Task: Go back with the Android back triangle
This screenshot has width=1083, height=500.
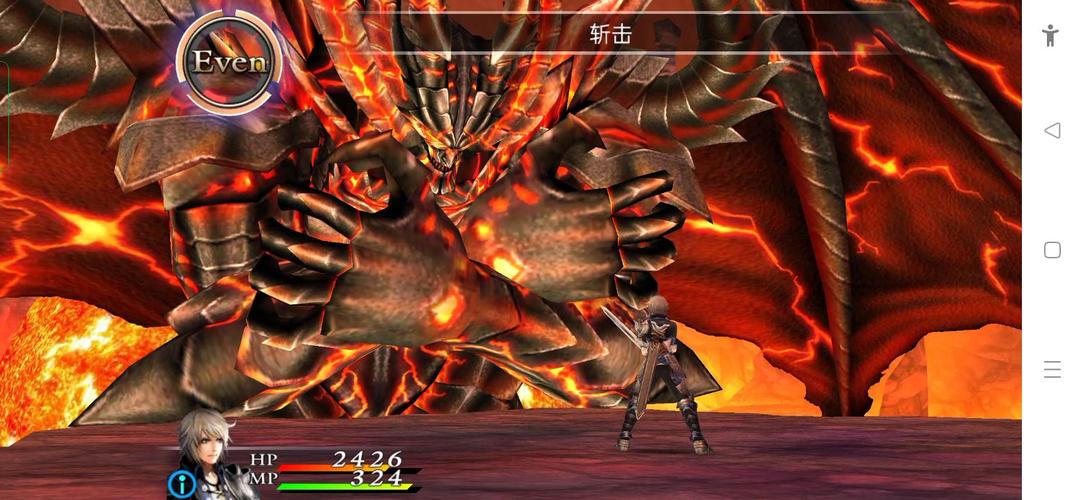Action: coord(1051,130)
